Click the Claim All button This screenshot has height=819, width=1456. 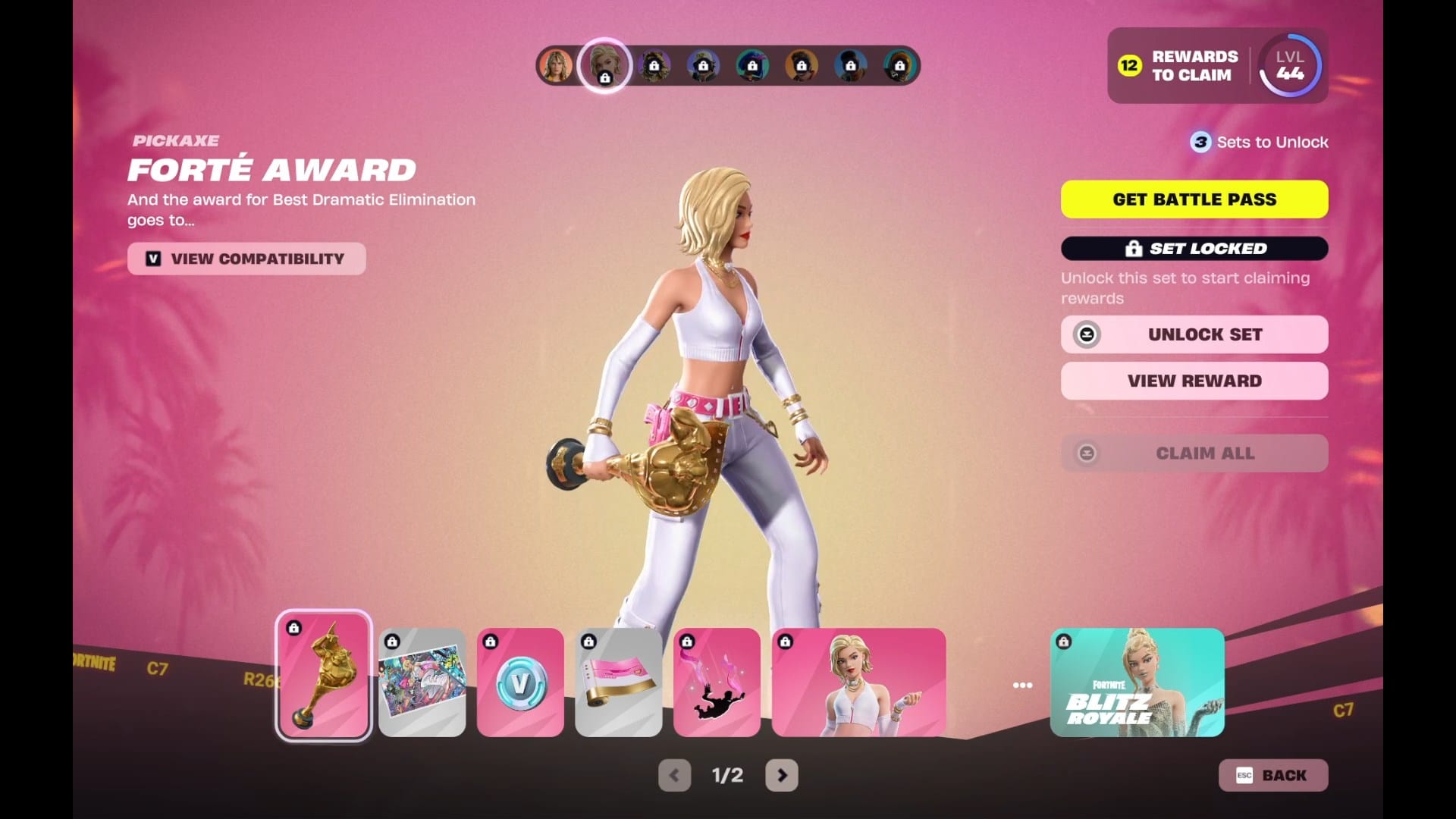click(1194, 453)
